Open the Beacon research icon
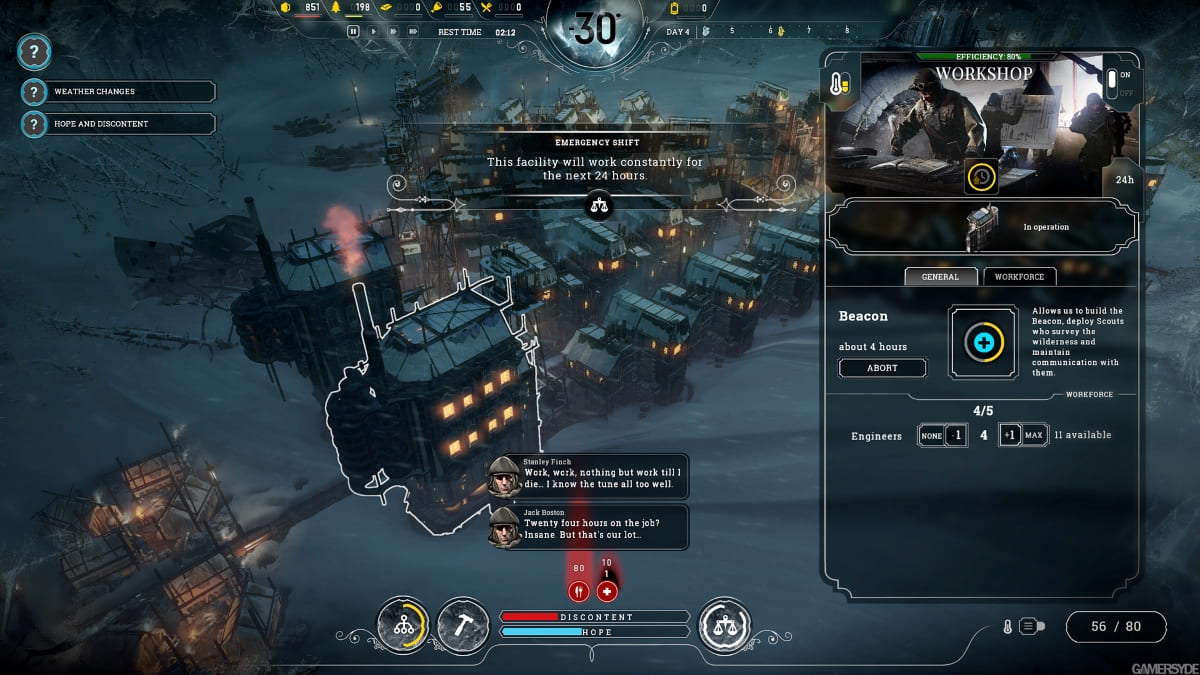The width and height of the screenshot is (1200, 675). (x=983, y=342)
